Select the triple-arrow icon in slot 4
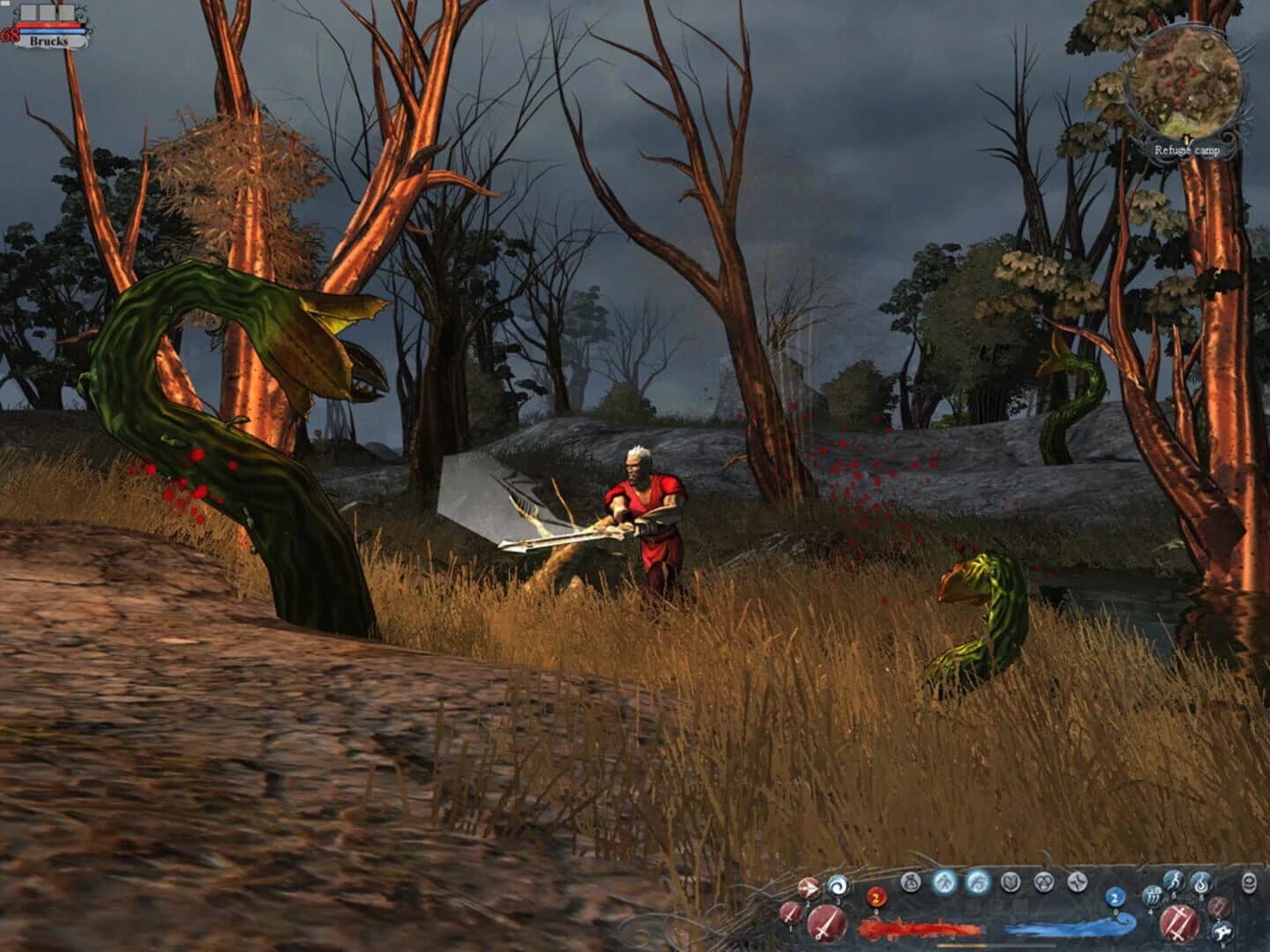 1154,896
